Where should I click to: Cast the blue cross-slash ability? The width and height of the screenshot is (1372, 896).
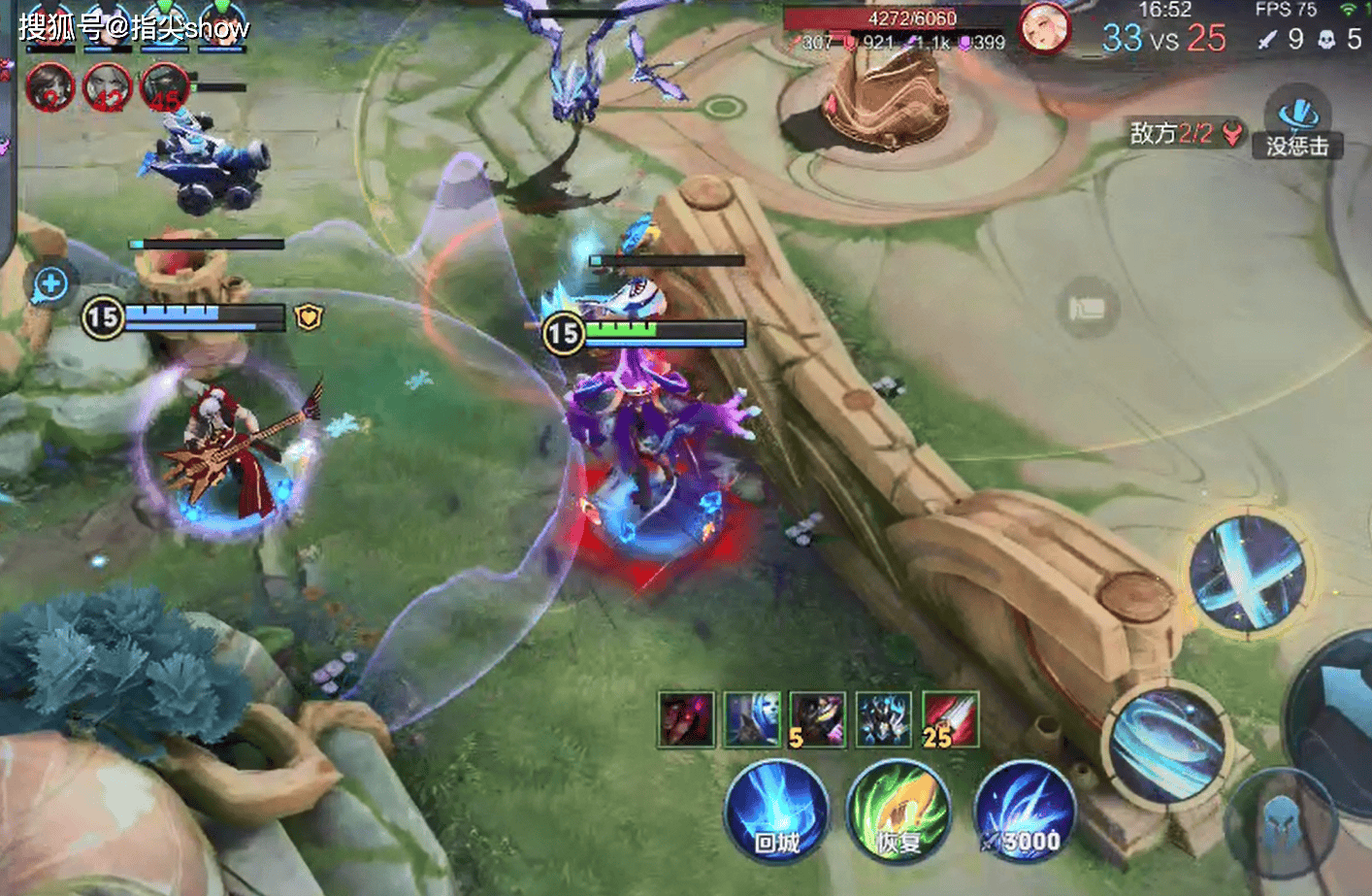coord(1249,573)
